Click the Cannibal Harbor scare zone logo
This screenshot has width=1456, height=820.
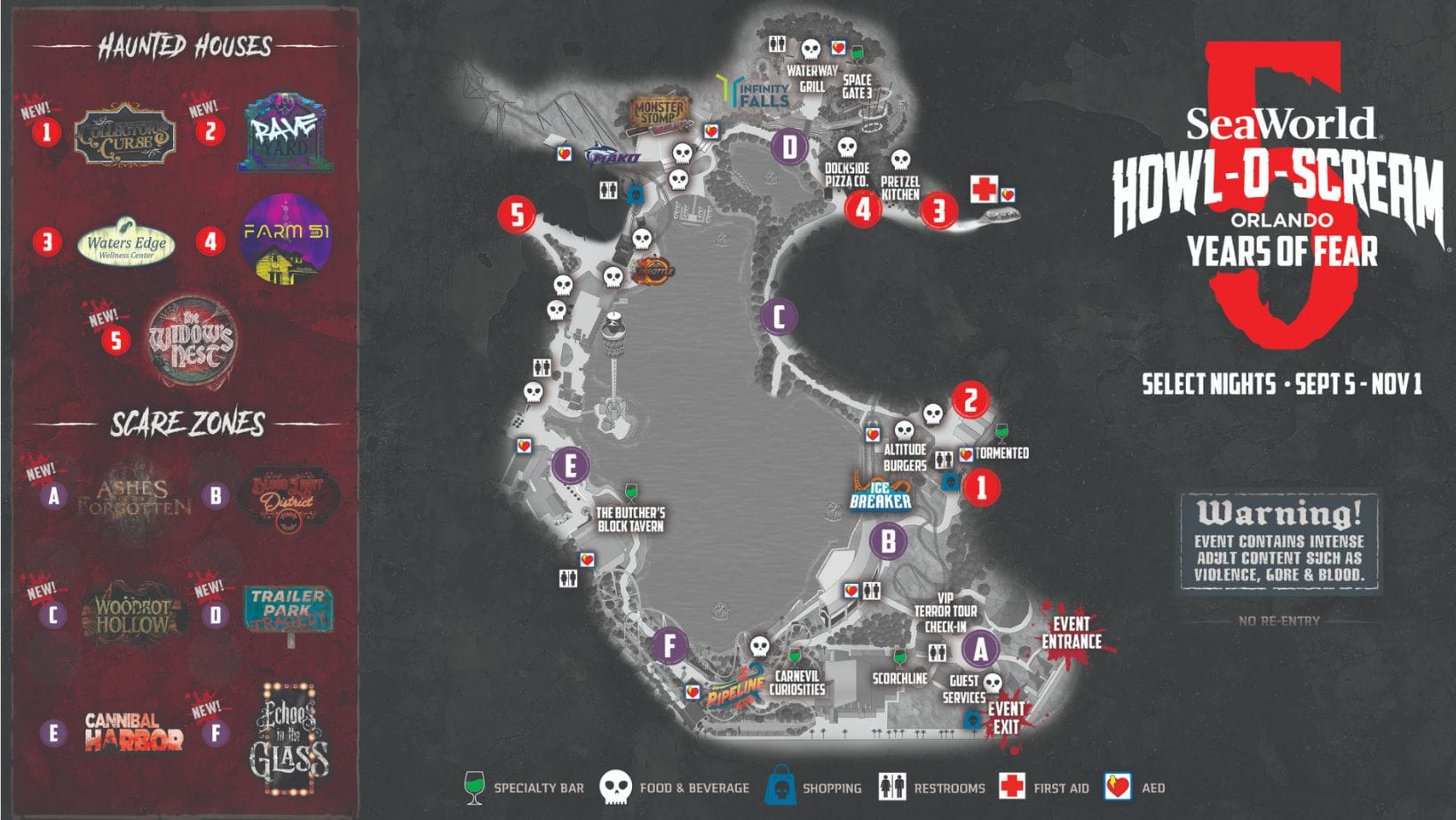point(133,732)
